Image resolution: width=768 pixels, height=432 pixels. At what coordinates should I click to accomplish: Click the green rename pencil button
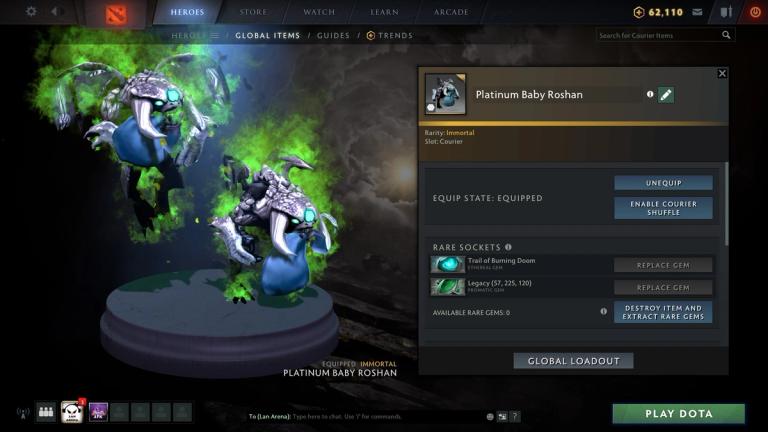pos(666,94)
